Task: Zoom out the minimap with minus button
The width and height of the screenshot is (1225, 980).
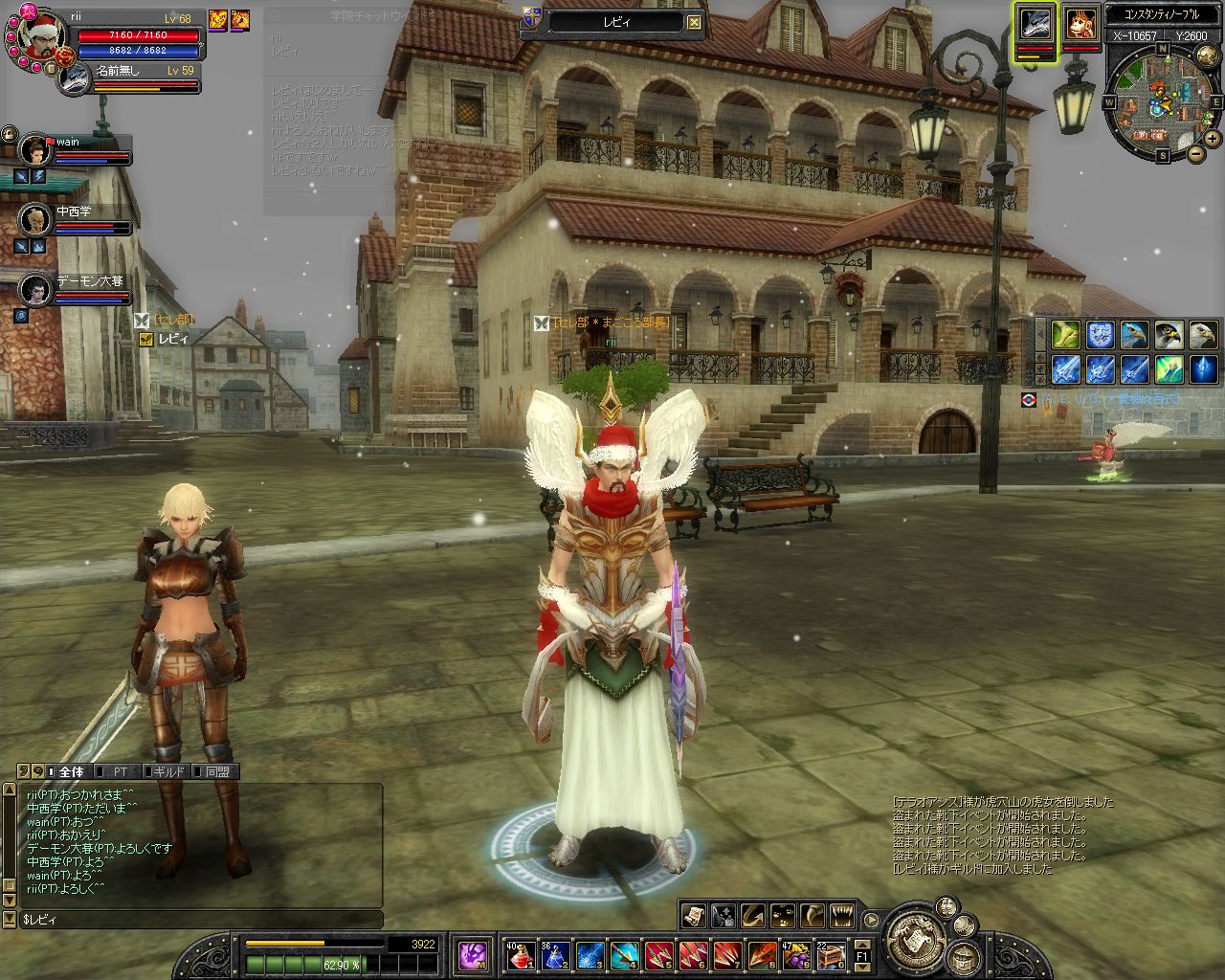Action: 1196,153
